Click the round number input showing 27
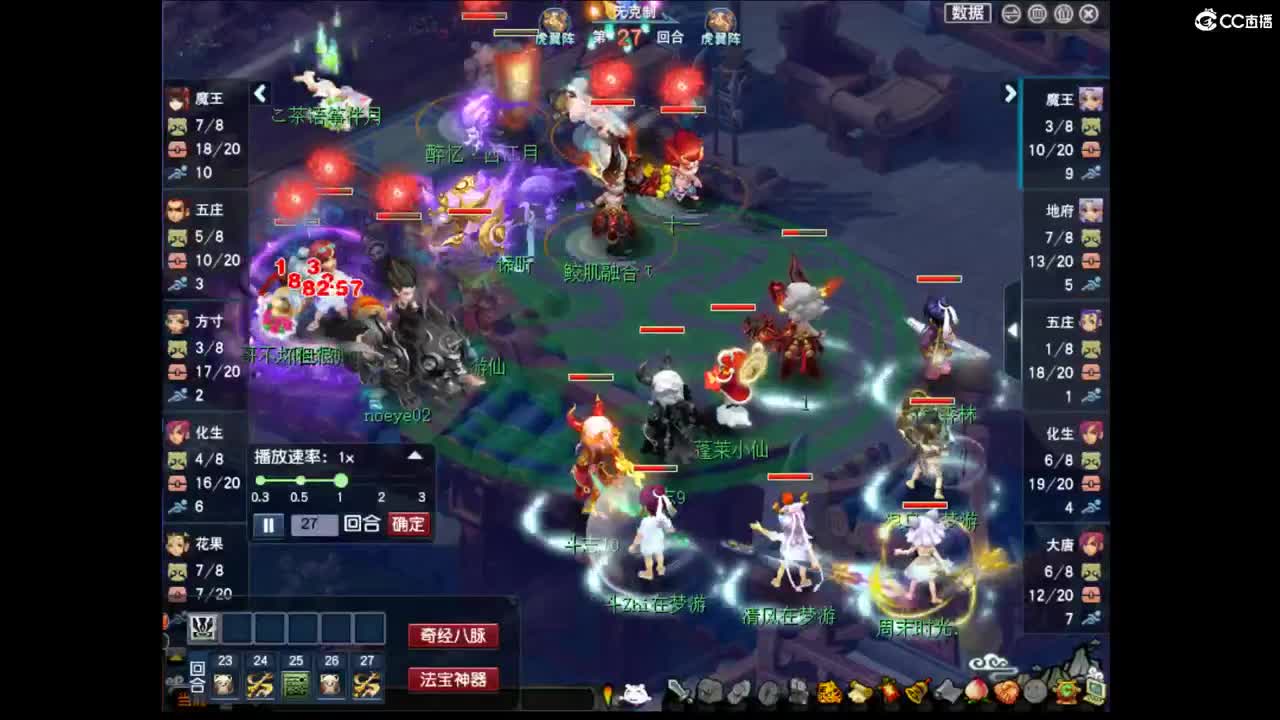Image resolution: width=1280 pixels, height=720 pixels. coord(314,523)
